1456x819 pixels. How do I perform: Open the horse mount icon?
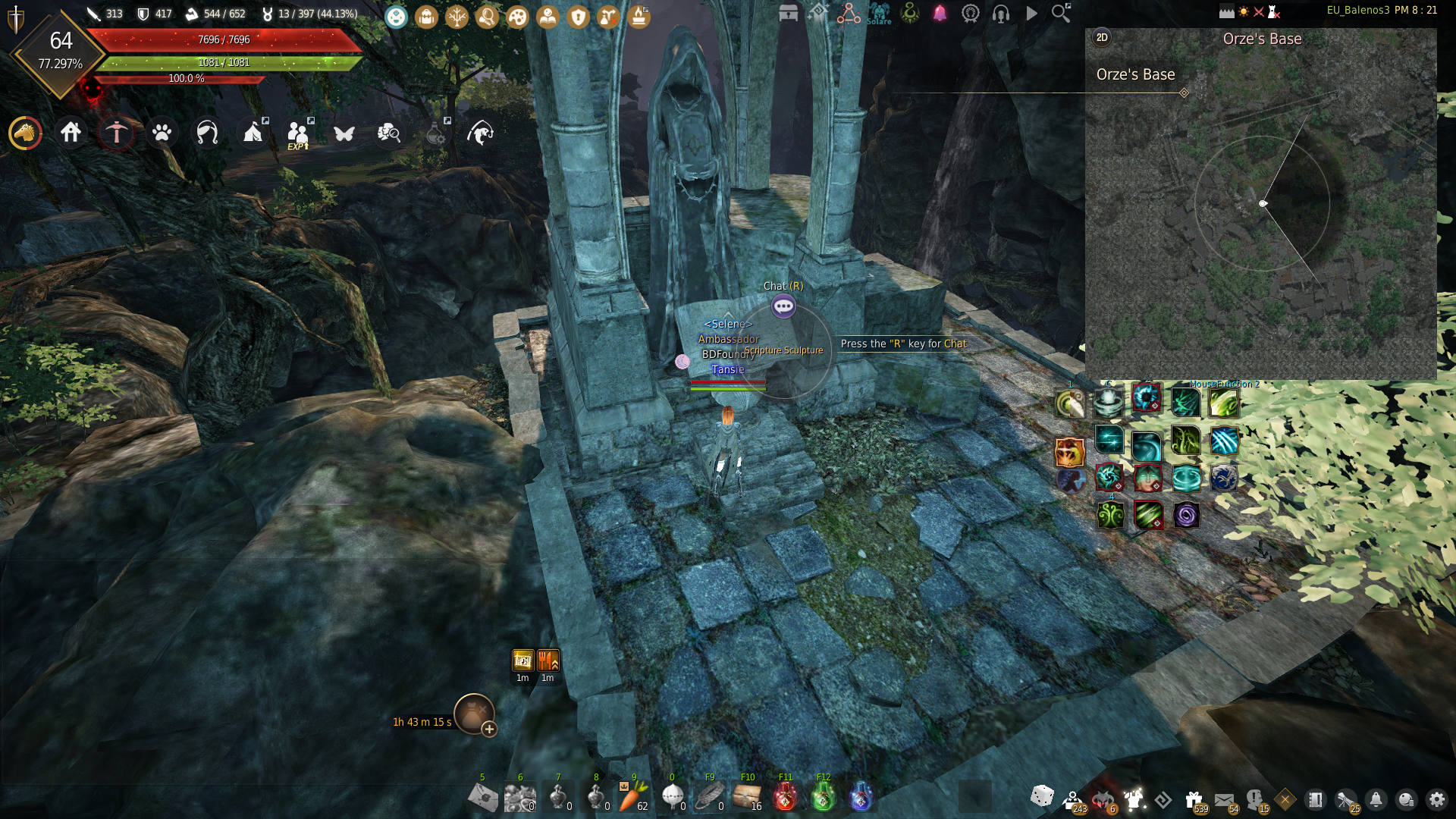pyautogui.click(x=25, y=133)
